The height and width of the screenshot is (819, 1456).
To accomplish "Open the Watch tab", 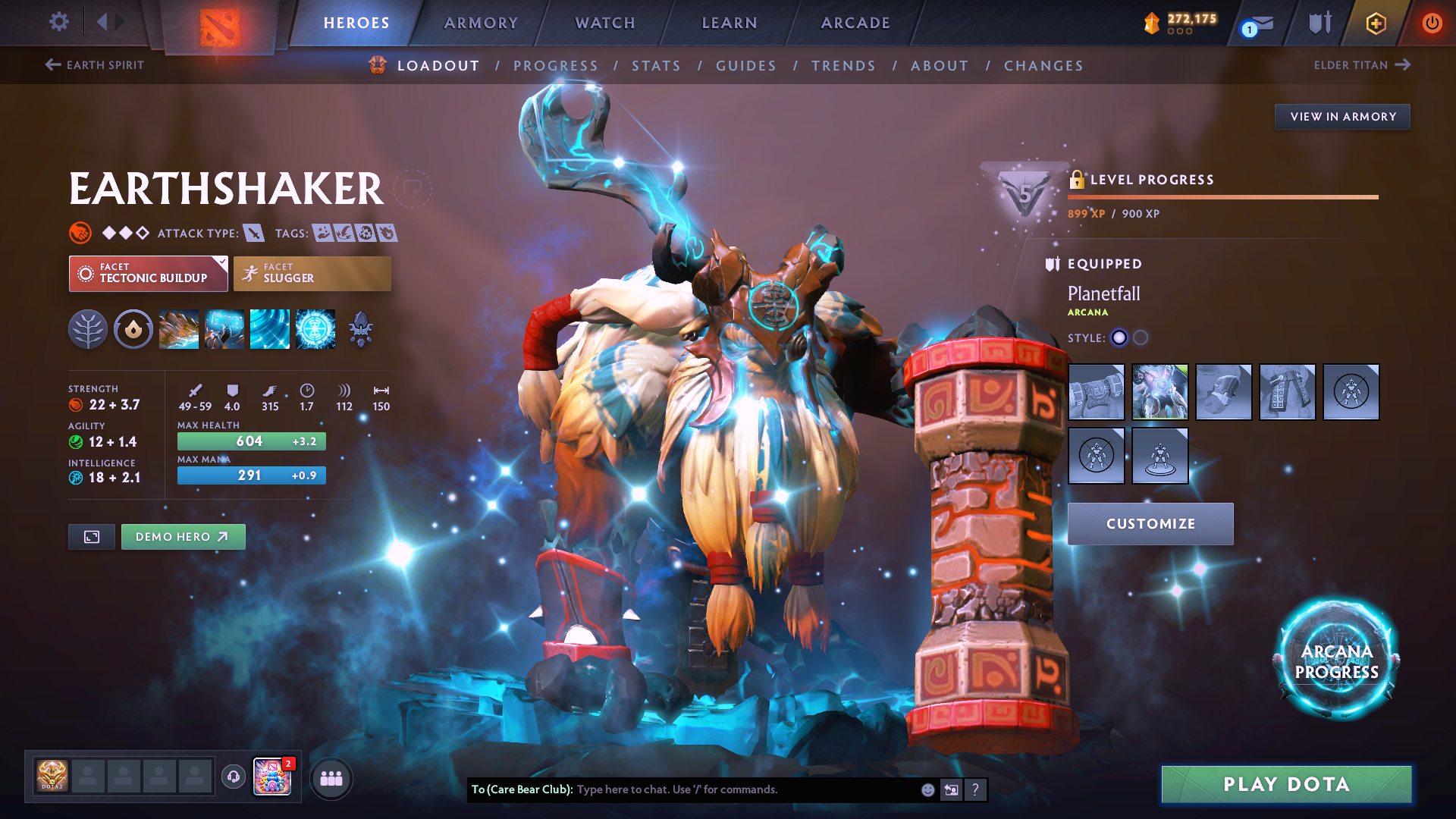I will (x=605, y=23).
